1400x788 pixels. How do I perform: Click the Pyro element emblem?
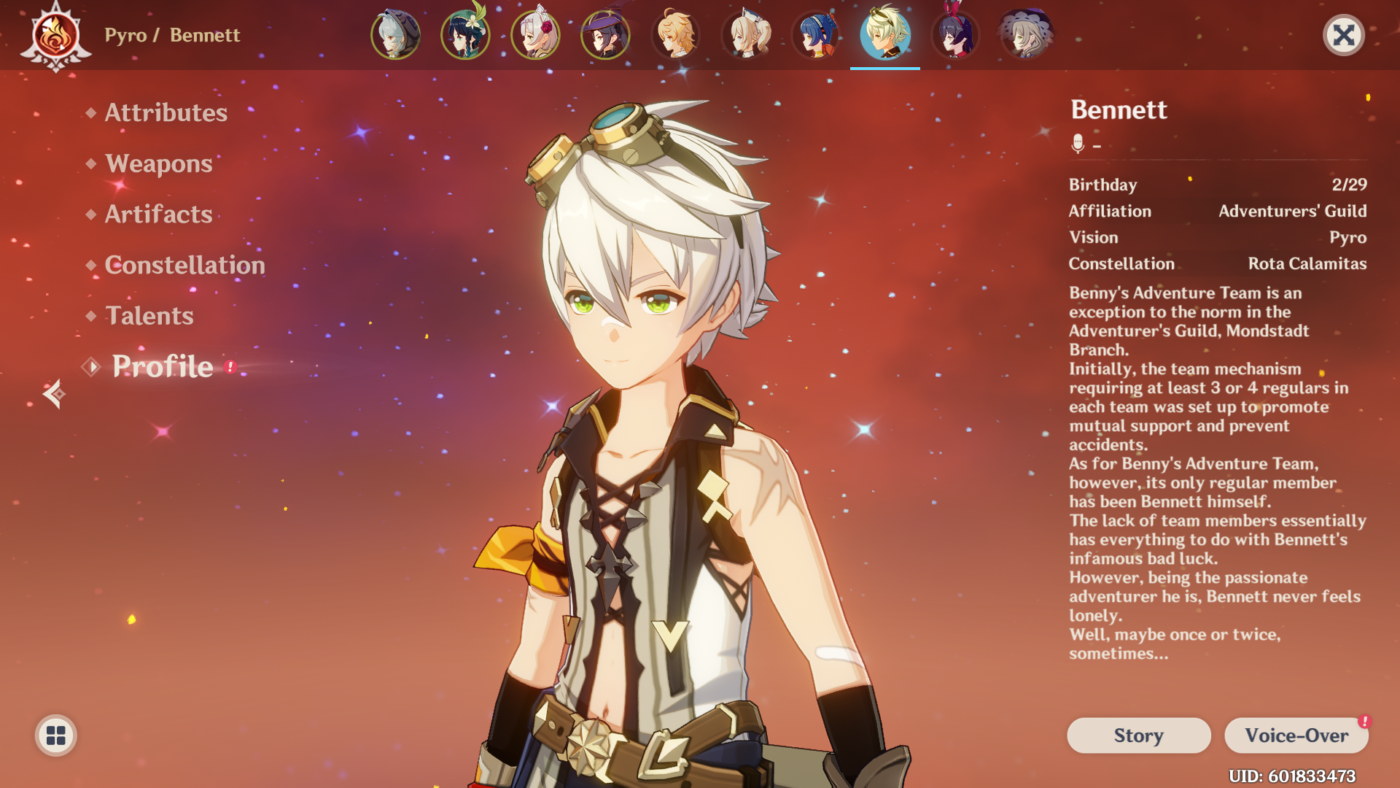[x=56, y=36]
